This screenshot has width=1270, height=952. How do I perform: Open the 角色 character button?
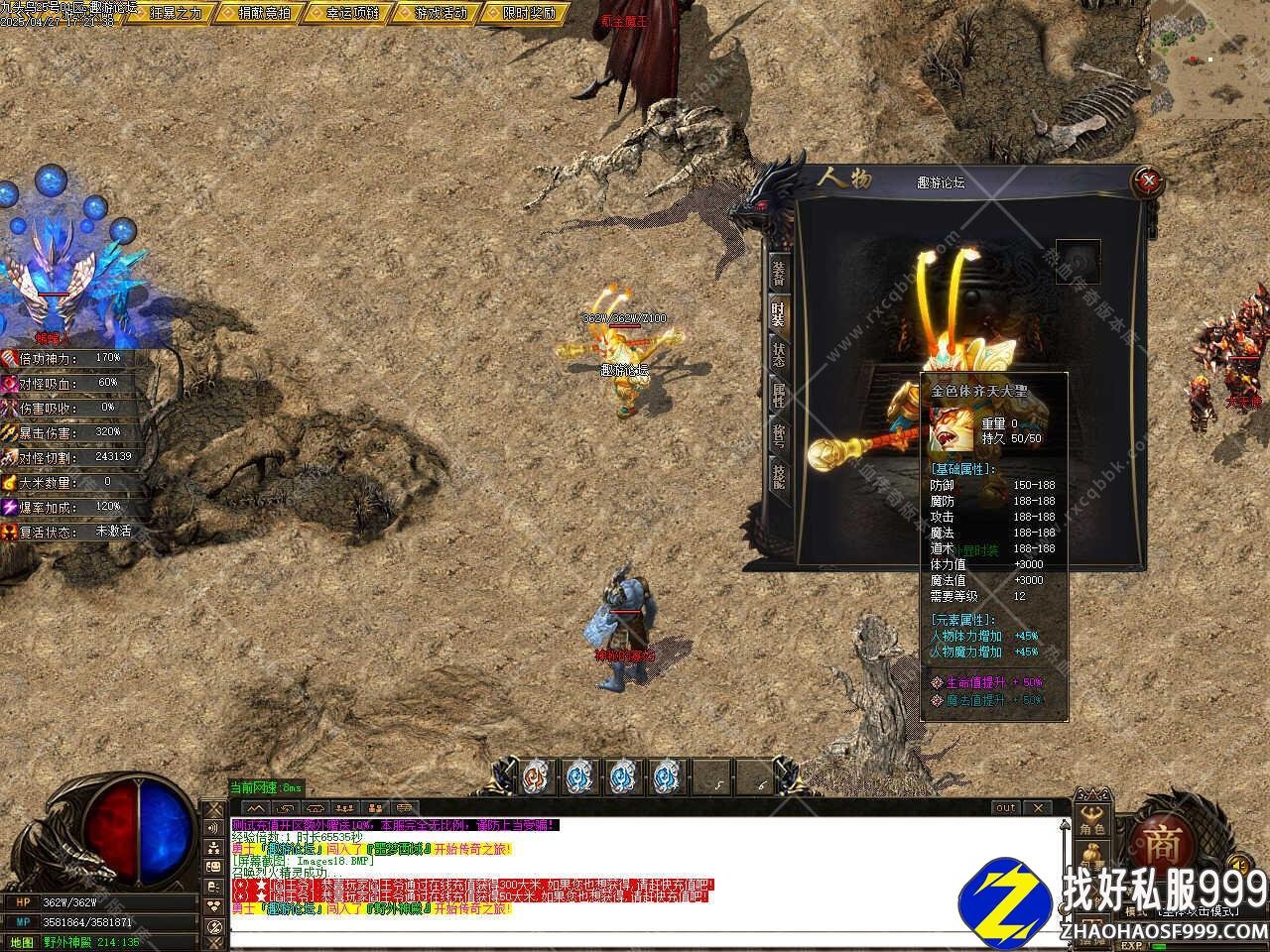point(1091,822)
